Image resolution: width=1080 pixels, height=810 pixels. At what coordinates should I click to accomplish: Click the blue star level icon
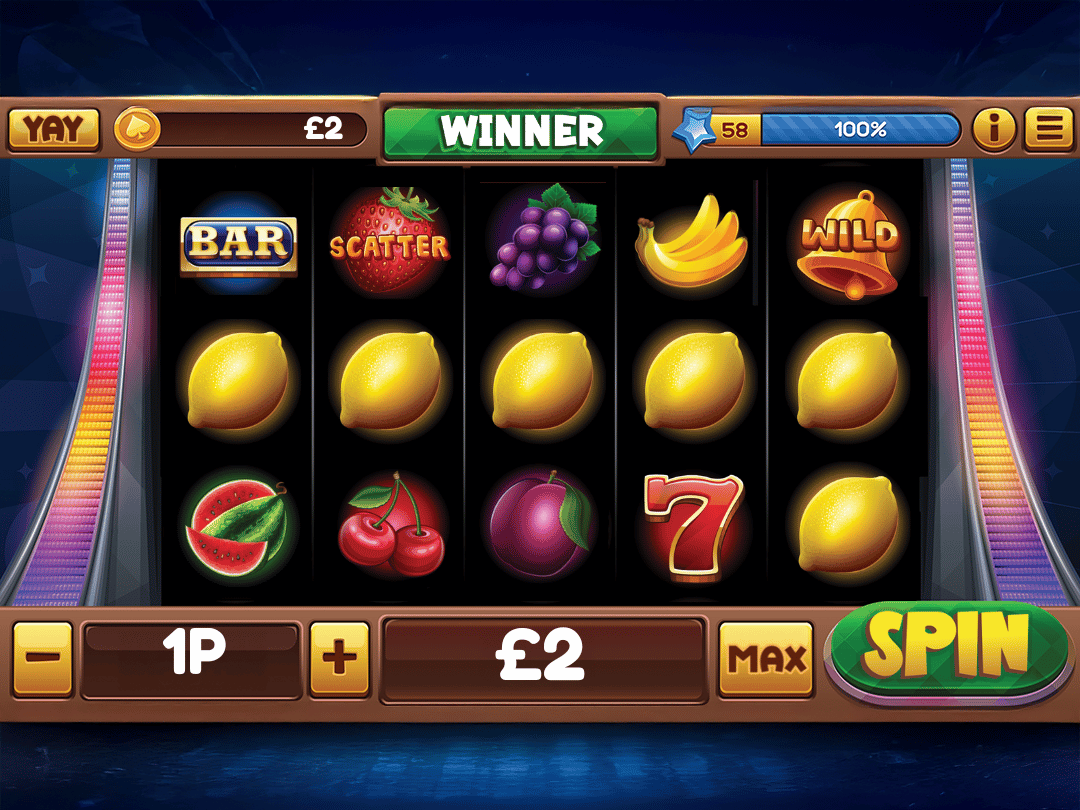(694, 130)
